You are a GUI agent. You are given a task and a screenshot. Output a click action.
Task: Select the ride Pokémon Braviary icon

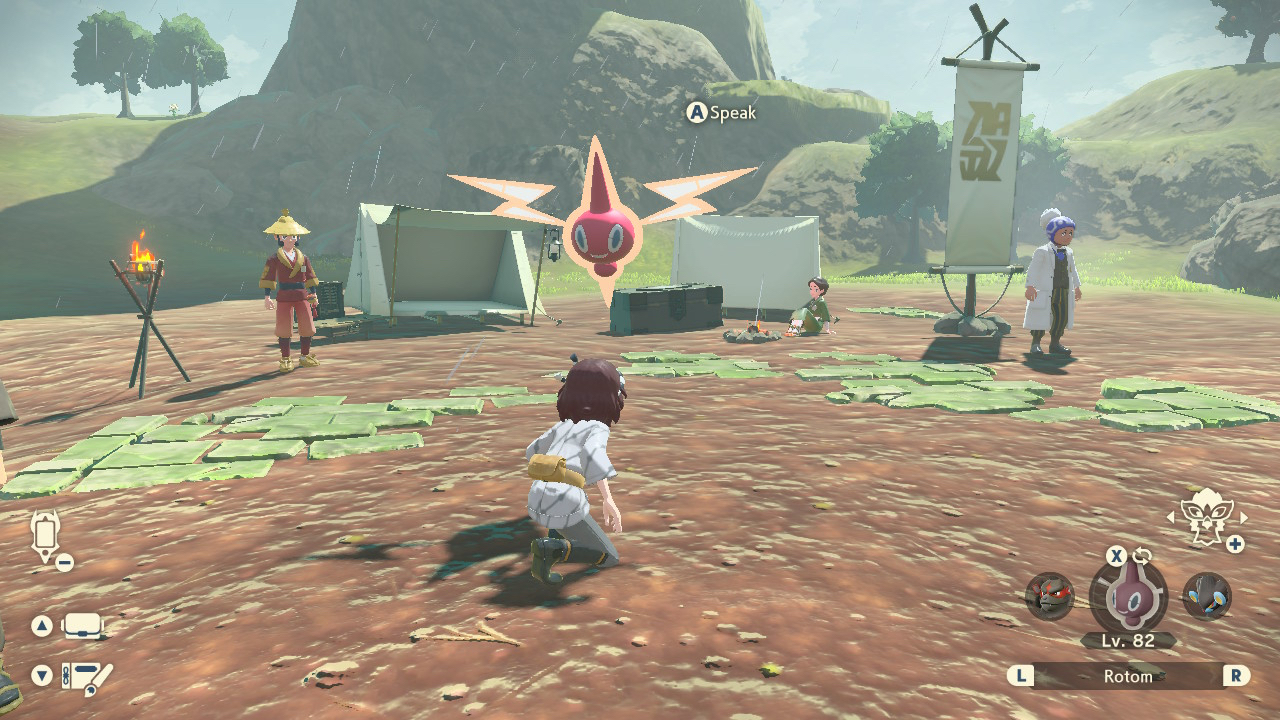click(1206, 515)
